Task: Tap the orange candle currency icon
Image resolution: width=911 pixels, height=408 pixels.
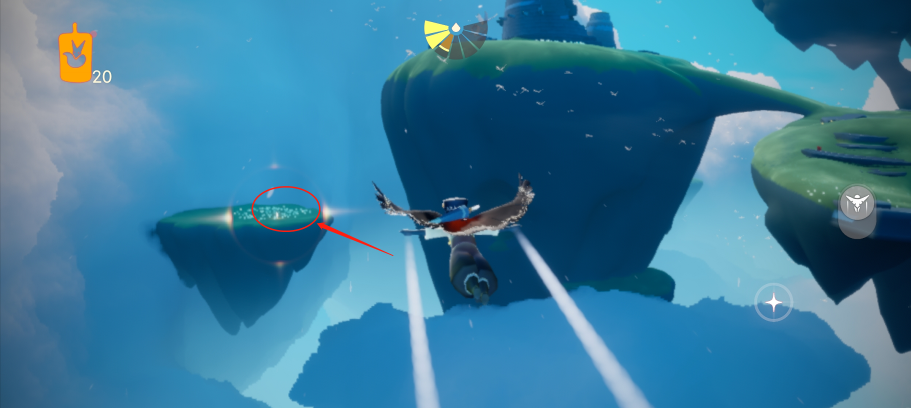Action: [76, 54]
